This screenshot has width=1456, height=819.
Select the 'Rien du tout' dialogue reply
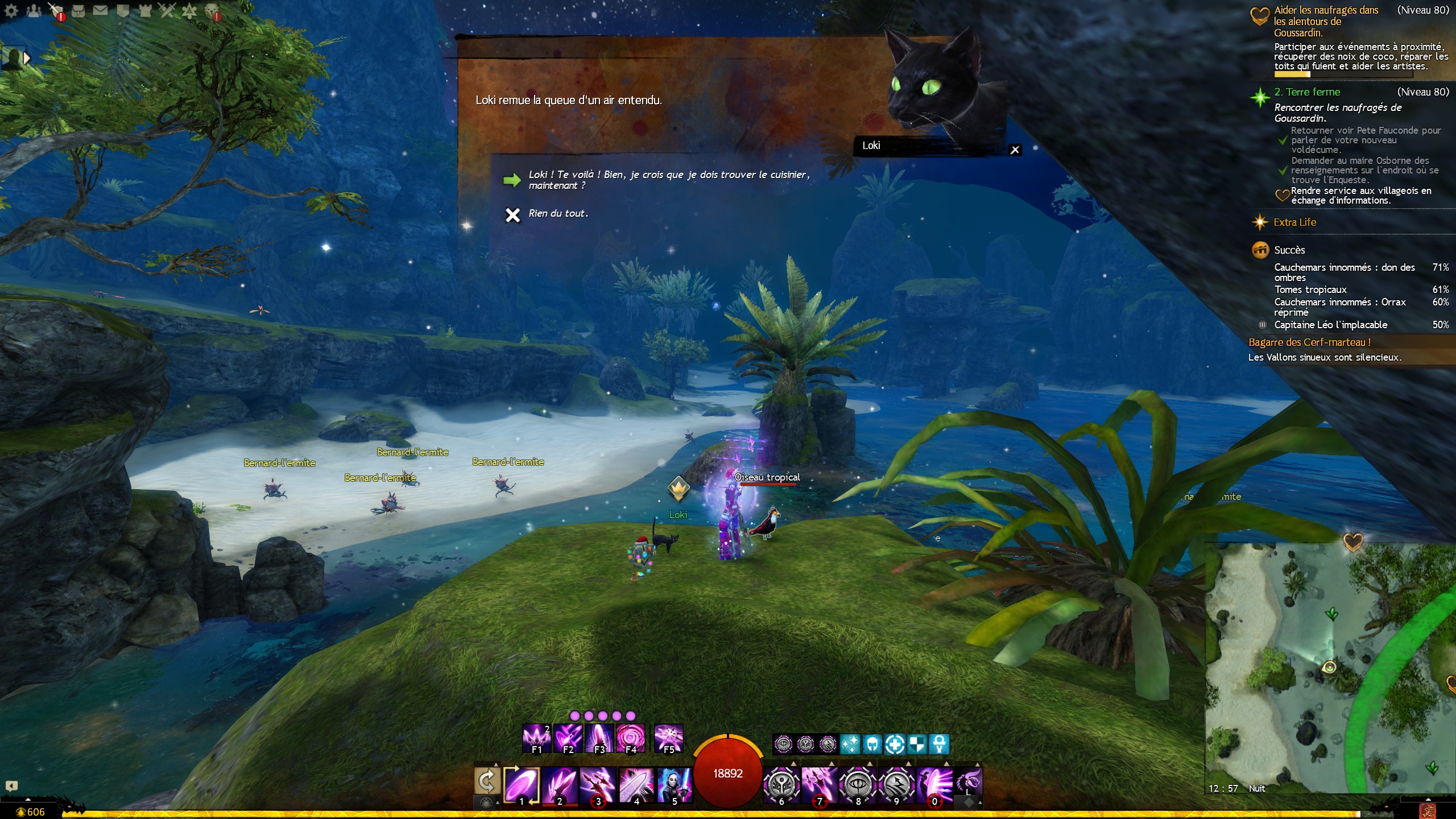pos(557,214)
